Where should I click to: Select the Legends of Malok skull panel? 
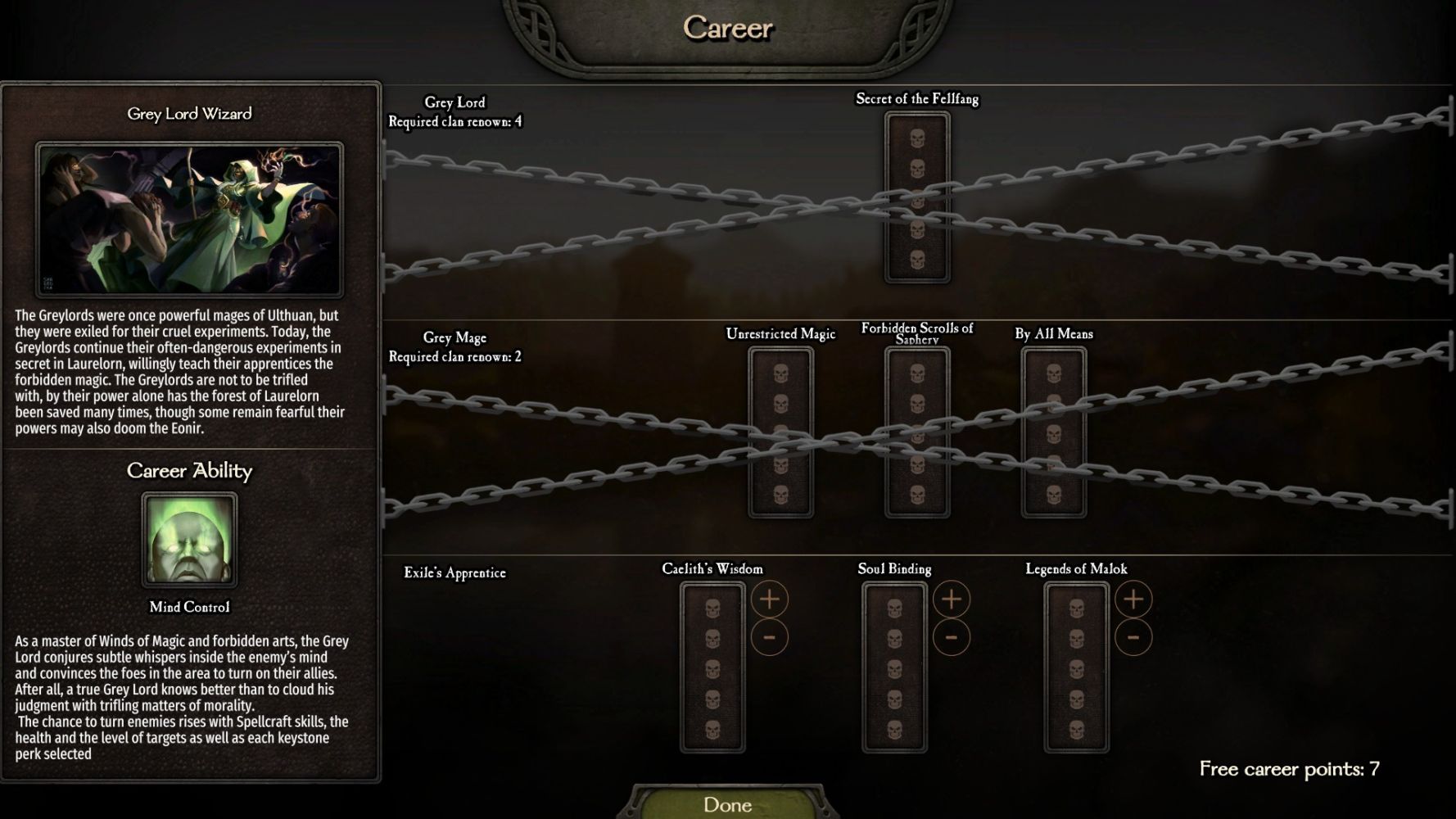[1076, 667]
